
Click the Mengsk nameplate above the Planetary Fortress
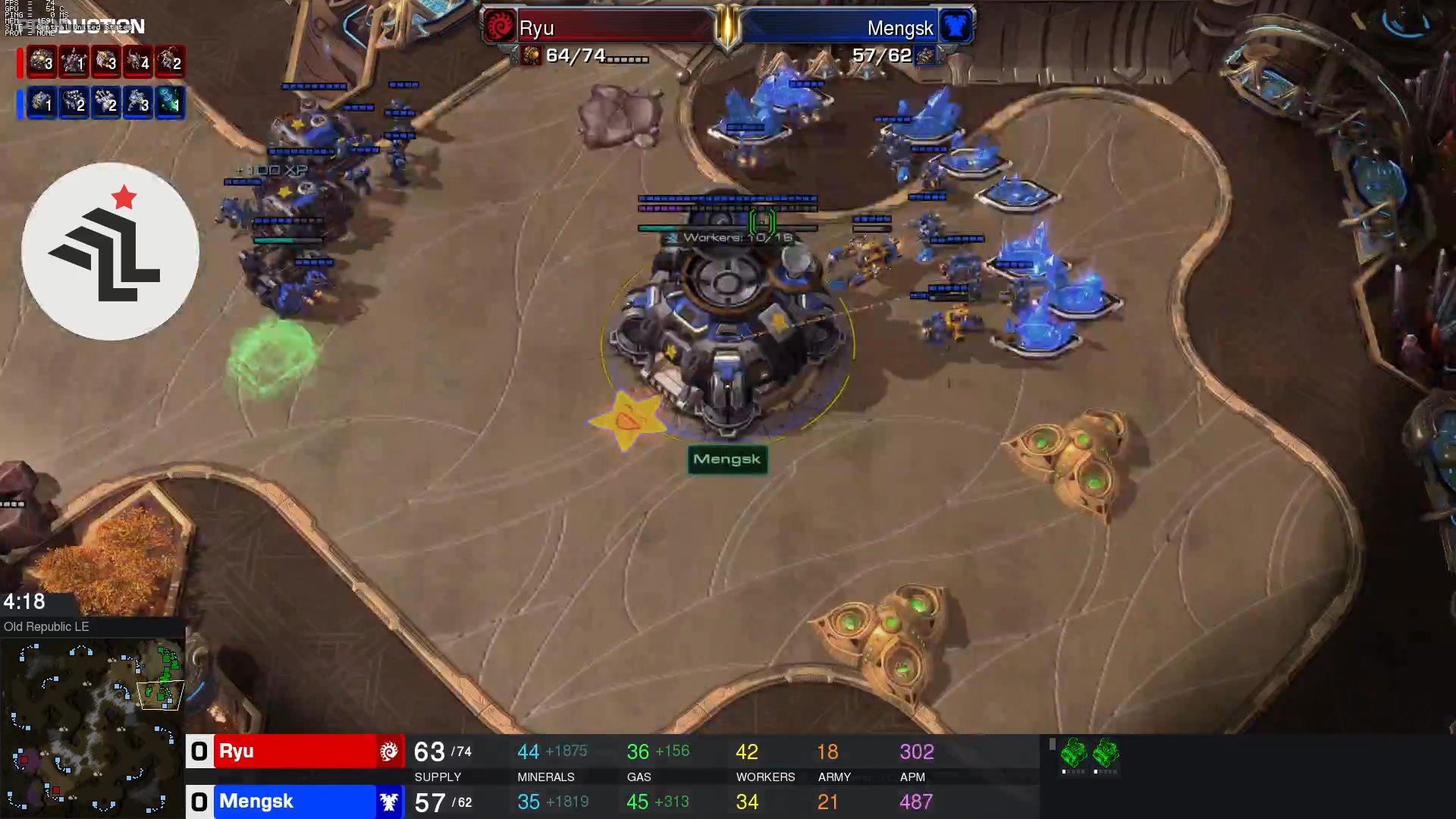point(726,460)
